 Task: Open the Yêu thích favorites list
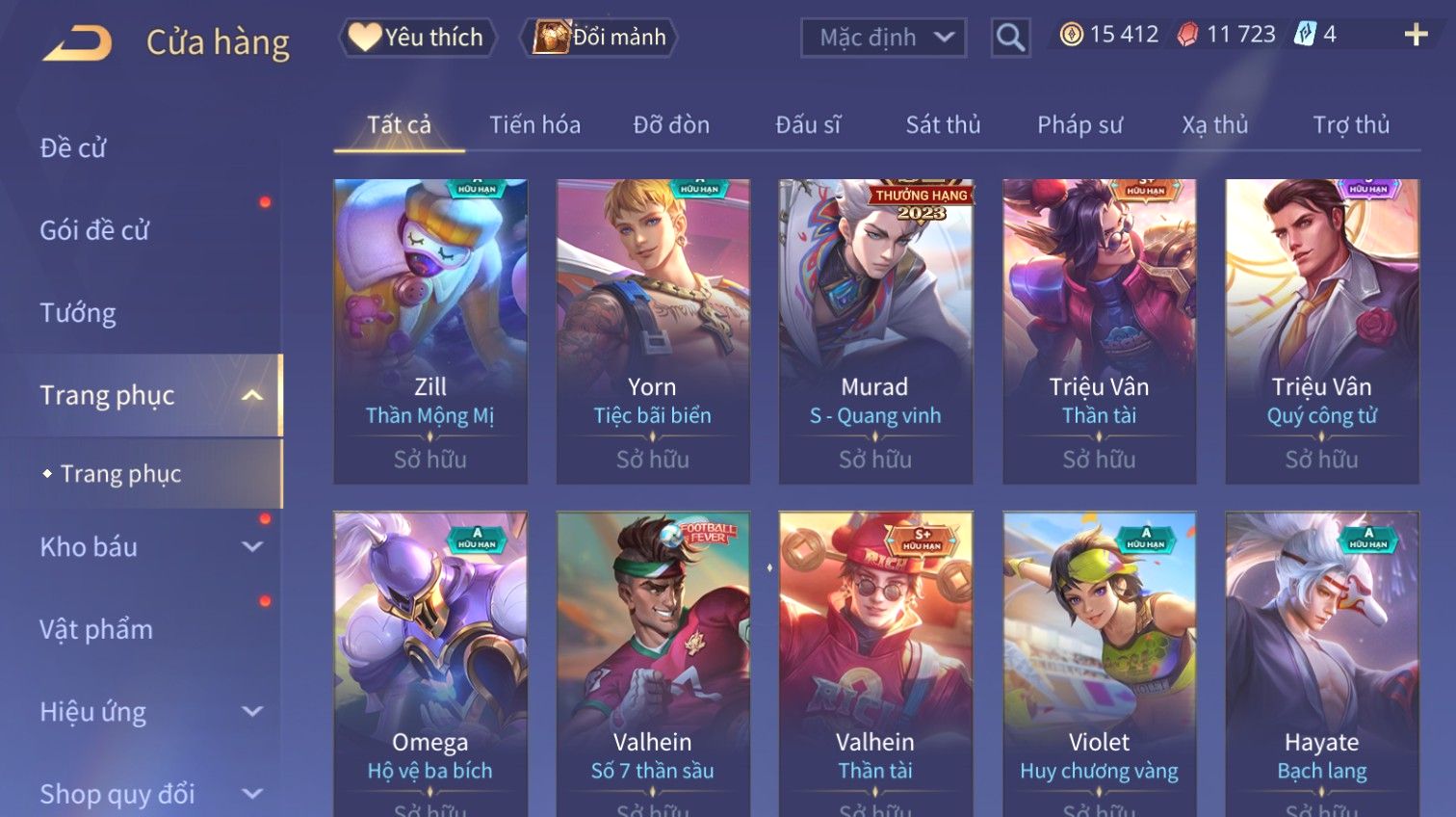click(x=418, y=38)
